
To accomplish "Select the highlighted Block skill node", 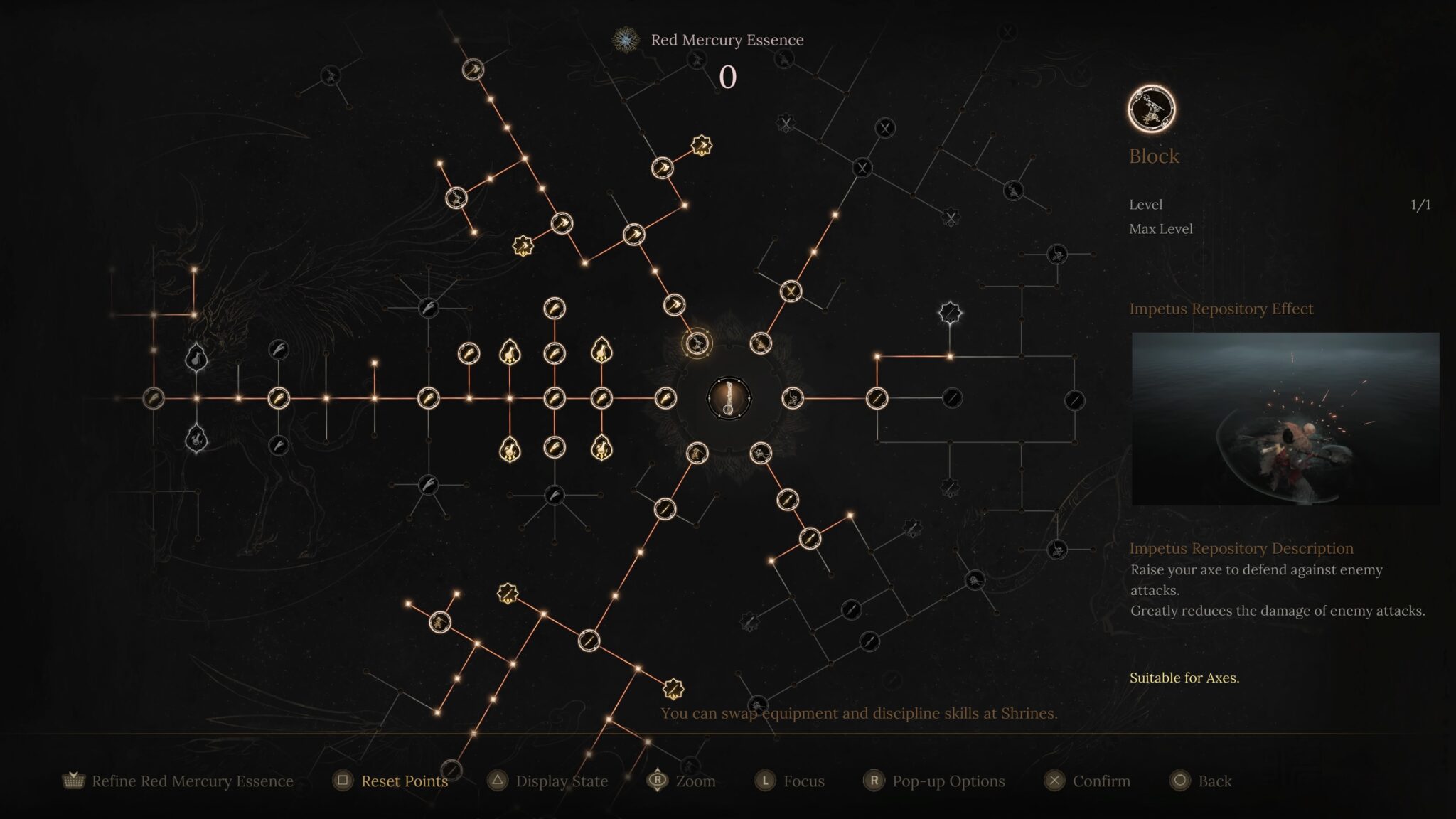I will coord(697,344).
